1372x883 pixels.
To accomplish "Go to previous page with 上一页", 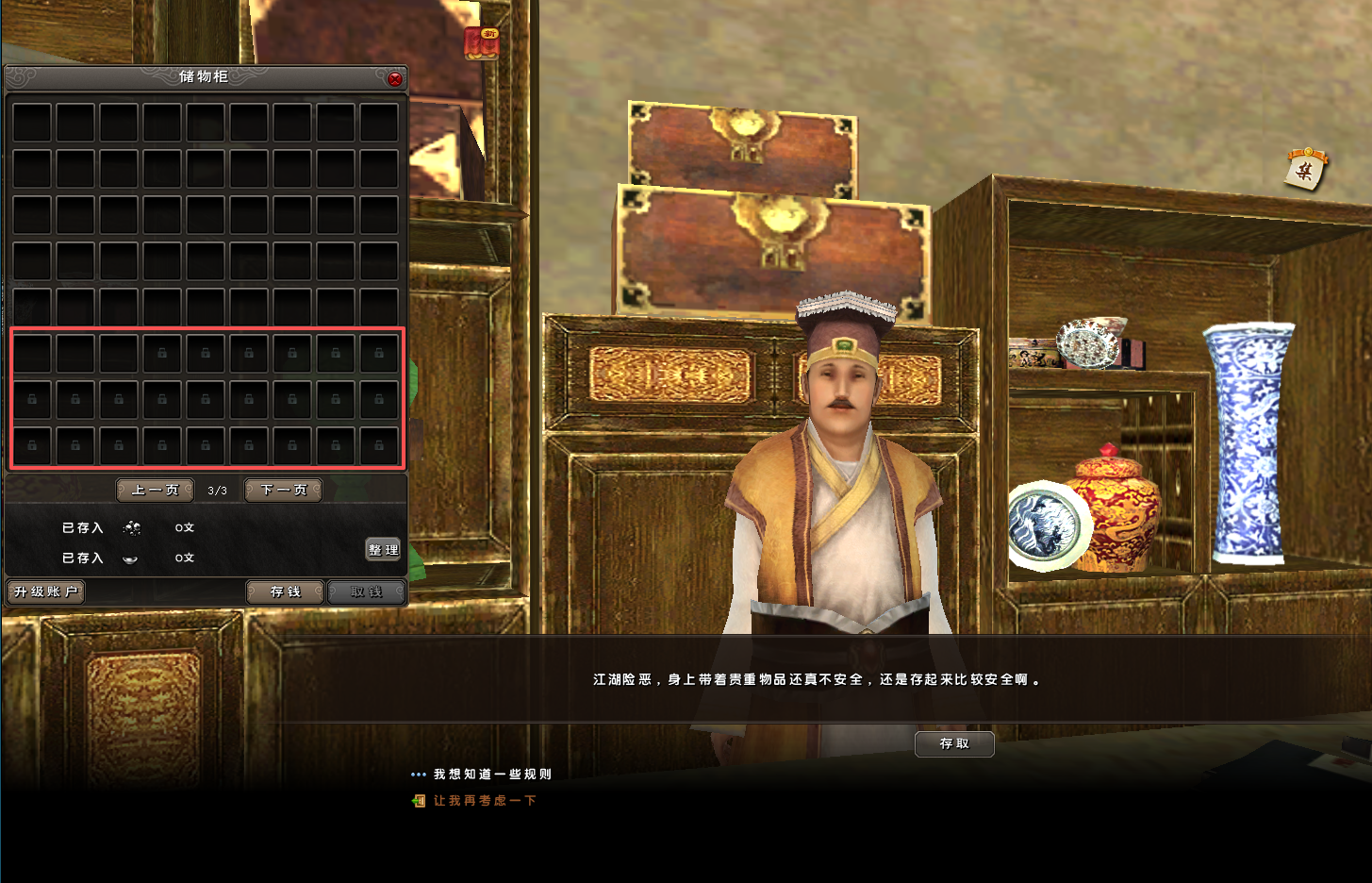I will [x=156, y=491].
